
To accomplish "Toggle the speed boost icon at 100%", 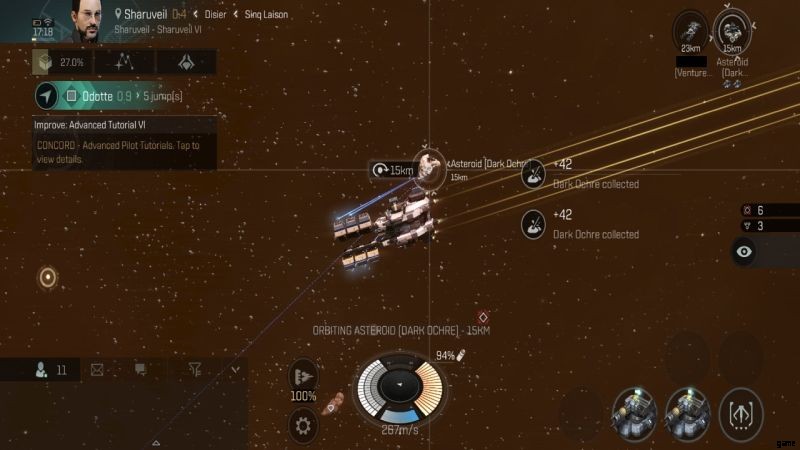I will tap(304, 378).
